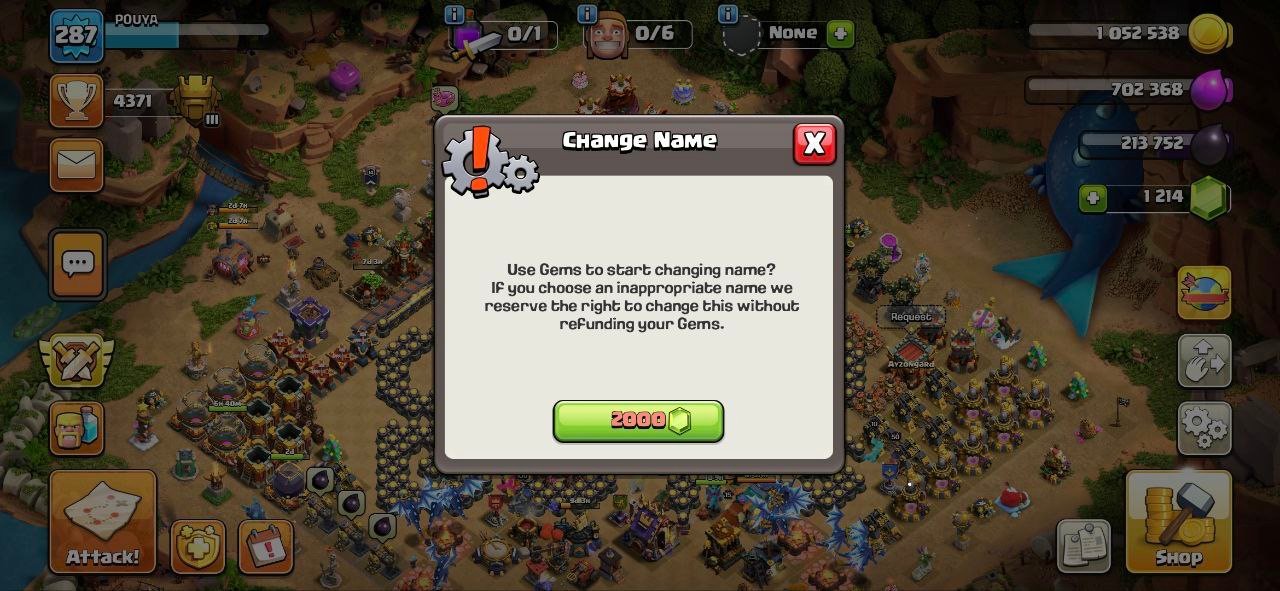
Task: View the trophy league icon
Action: pyautogui.click(x=77, y=101)
